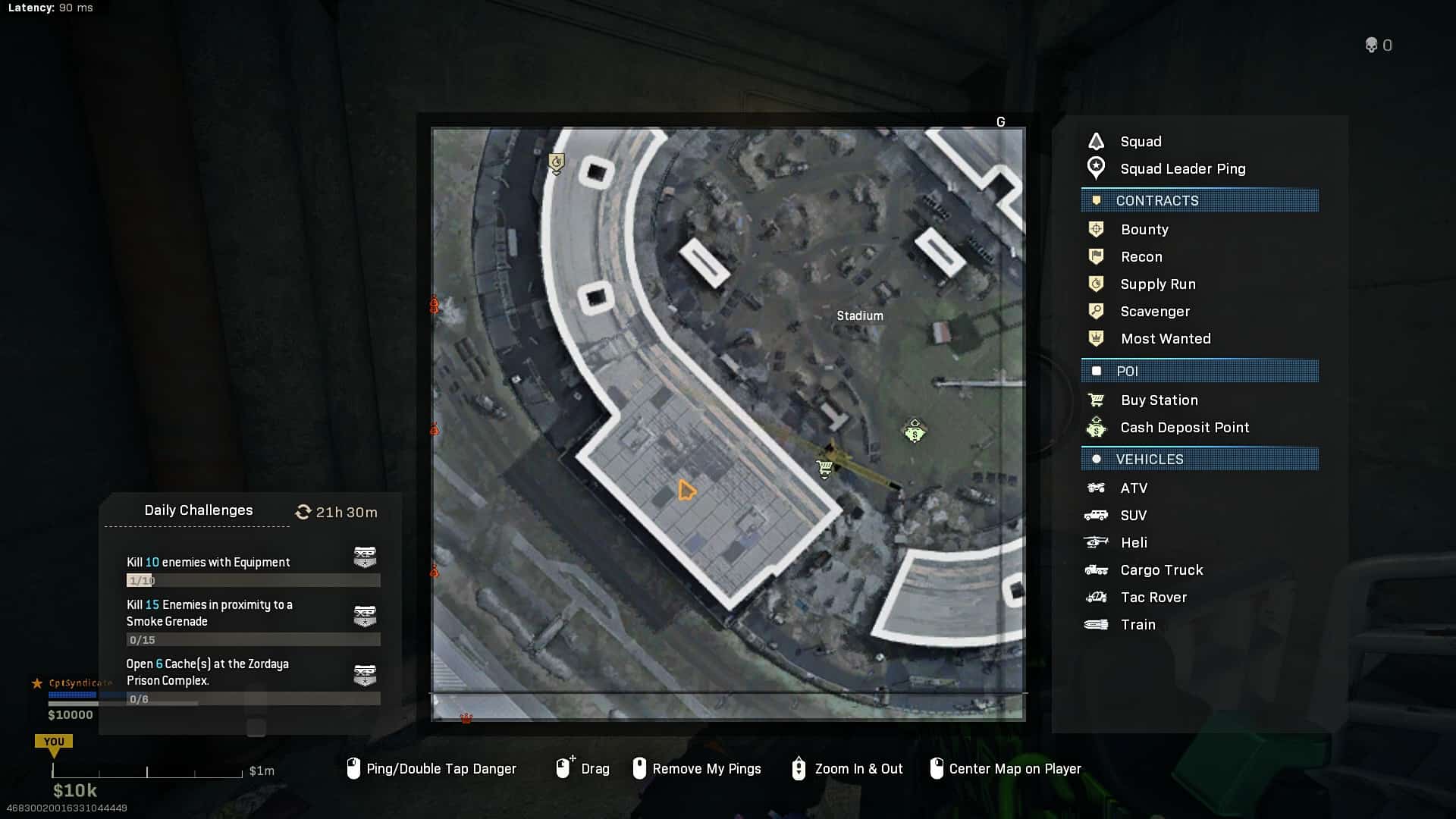Select Most Wanted in the legend
The width and height of the screenshot is (1456, 819).
[1166, 339]
